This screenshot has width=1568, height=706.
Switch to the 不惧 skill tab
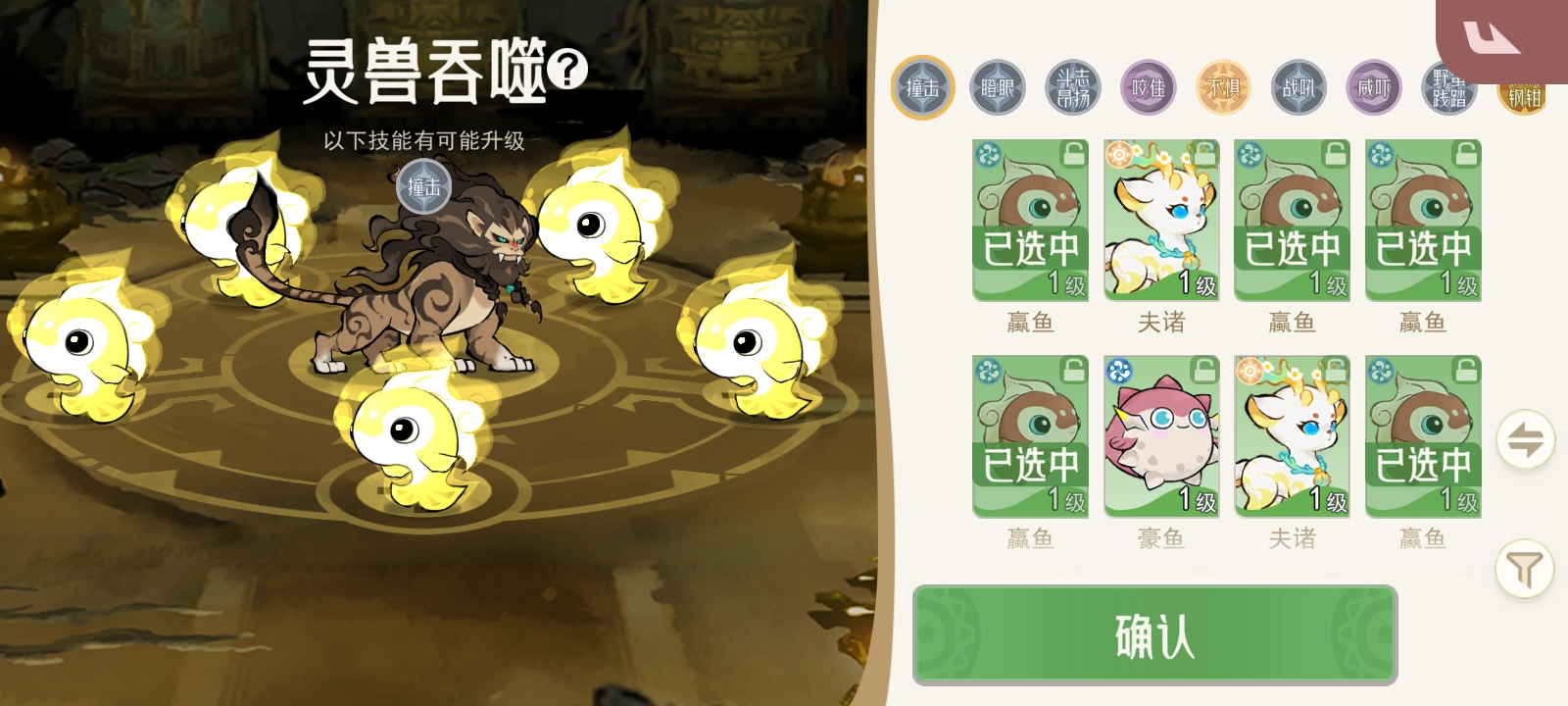(1223, 87)
